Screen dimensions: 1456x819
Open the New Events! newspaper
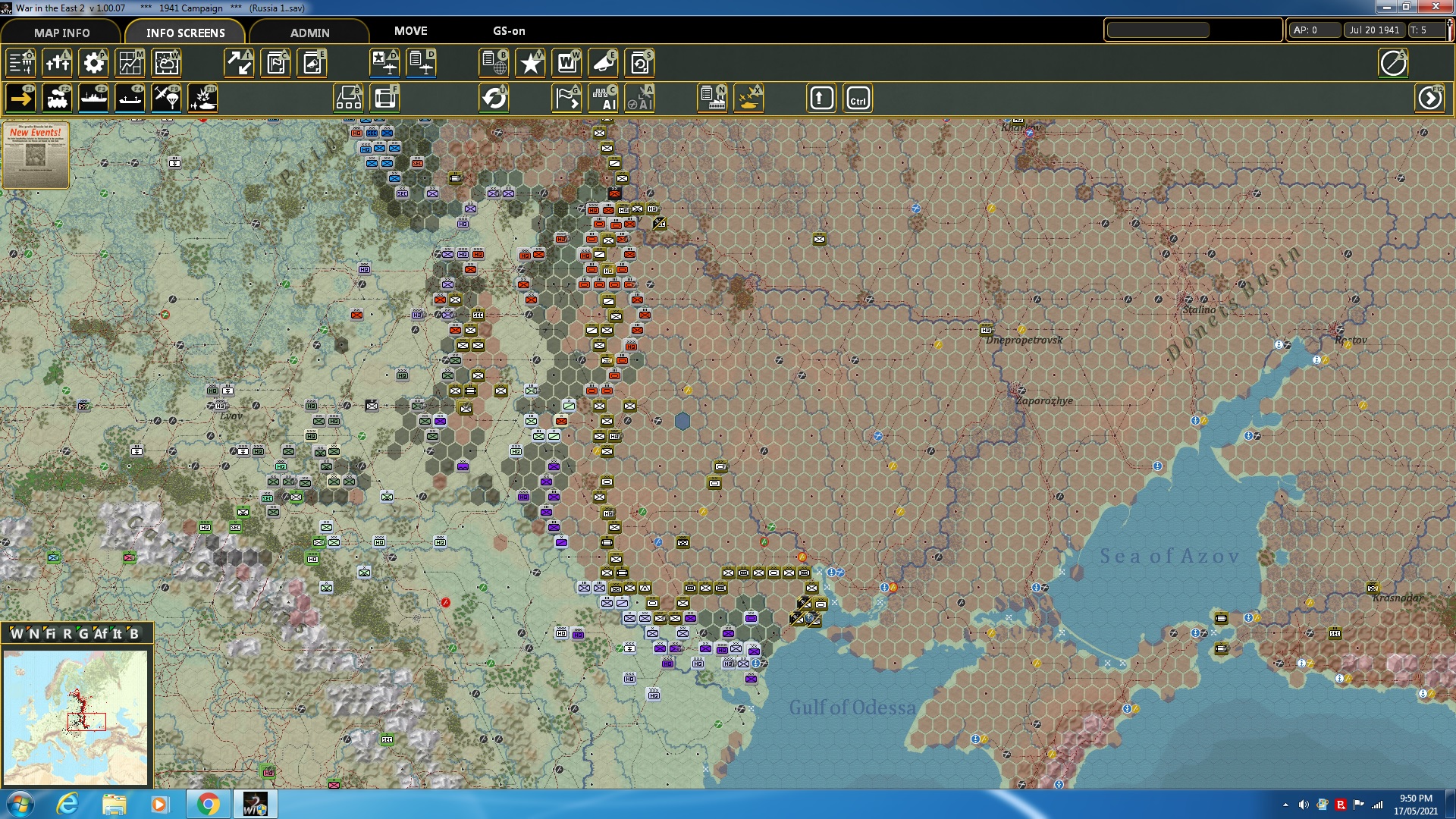(34, 155)
